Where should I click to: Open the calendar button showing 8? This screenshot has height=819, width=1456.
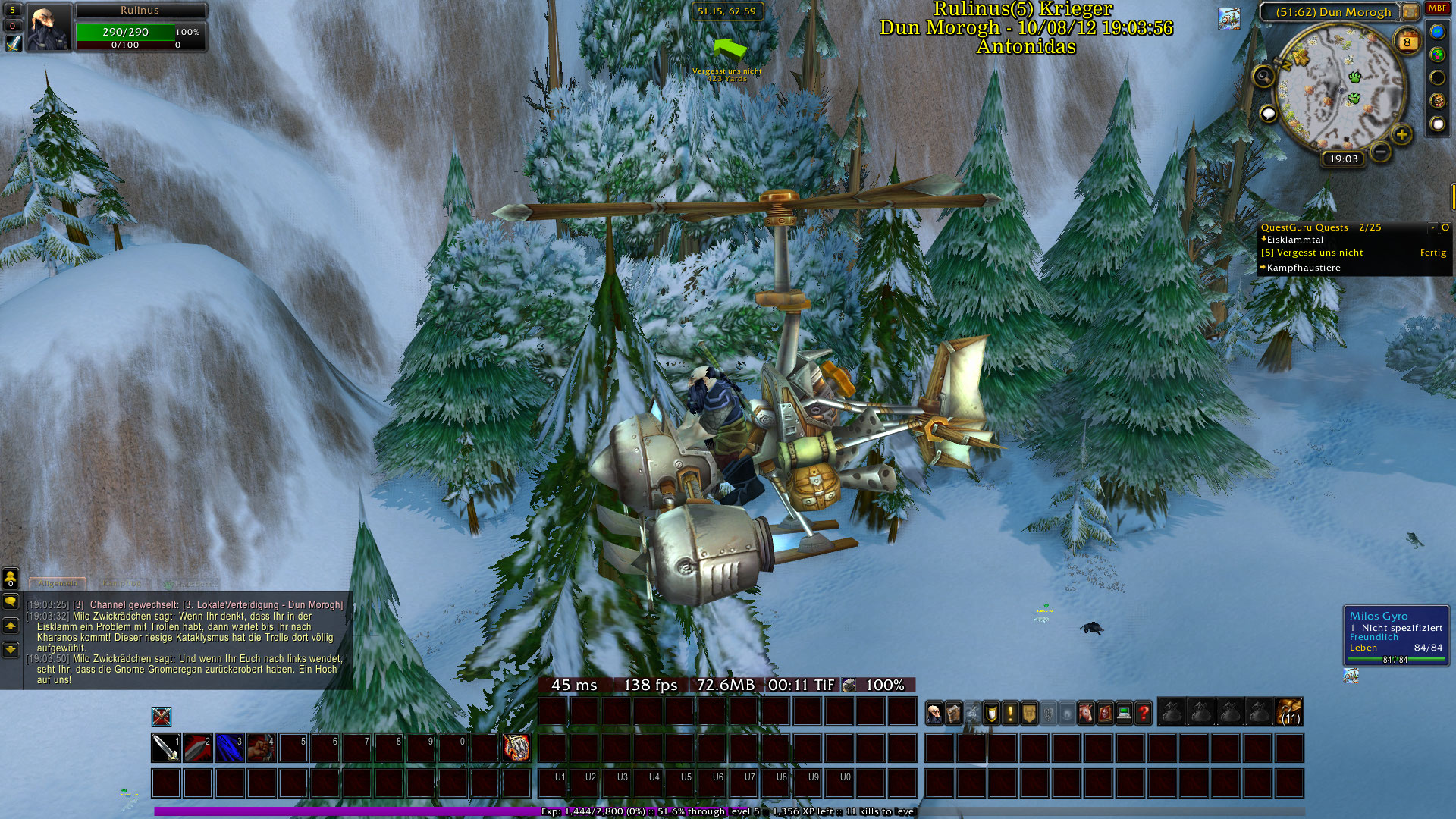tap(1407, 42)
